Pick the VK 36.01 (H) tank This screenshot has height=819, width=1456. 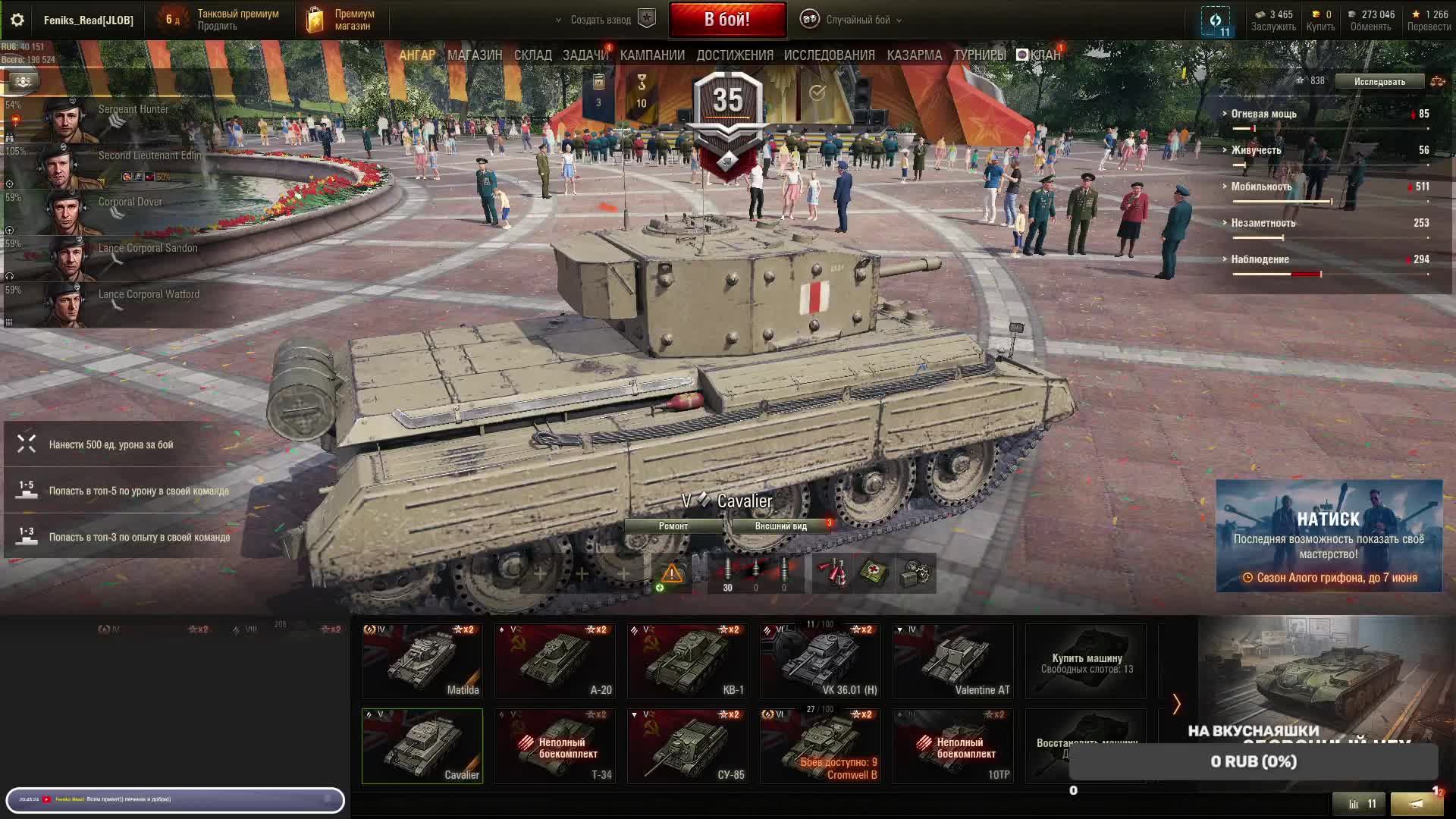click(x=821, y=661)
